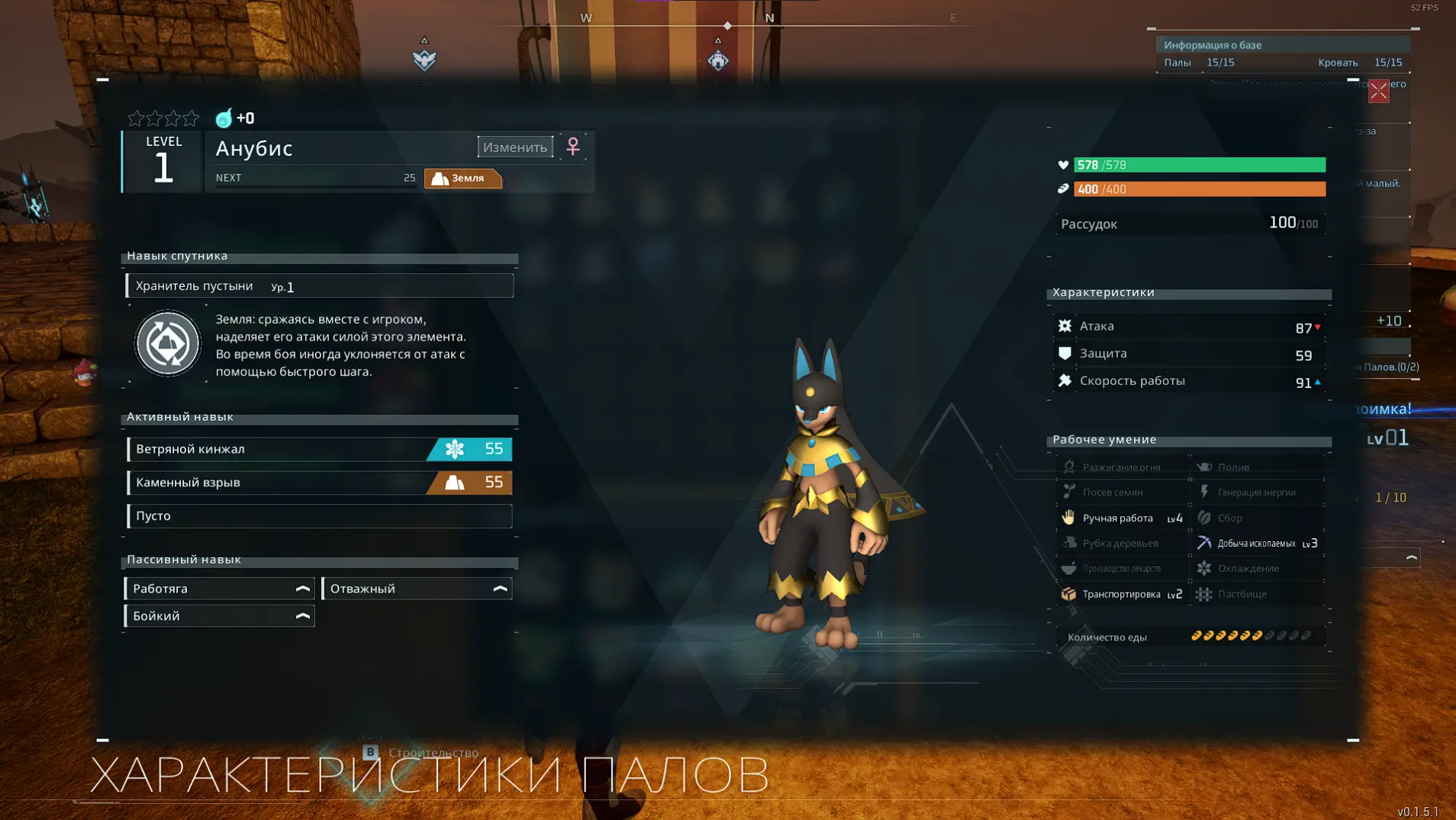Open the Бойкий passive skill
The image size is (1456, 820).
pyautogui.click(x=219, y=616)
